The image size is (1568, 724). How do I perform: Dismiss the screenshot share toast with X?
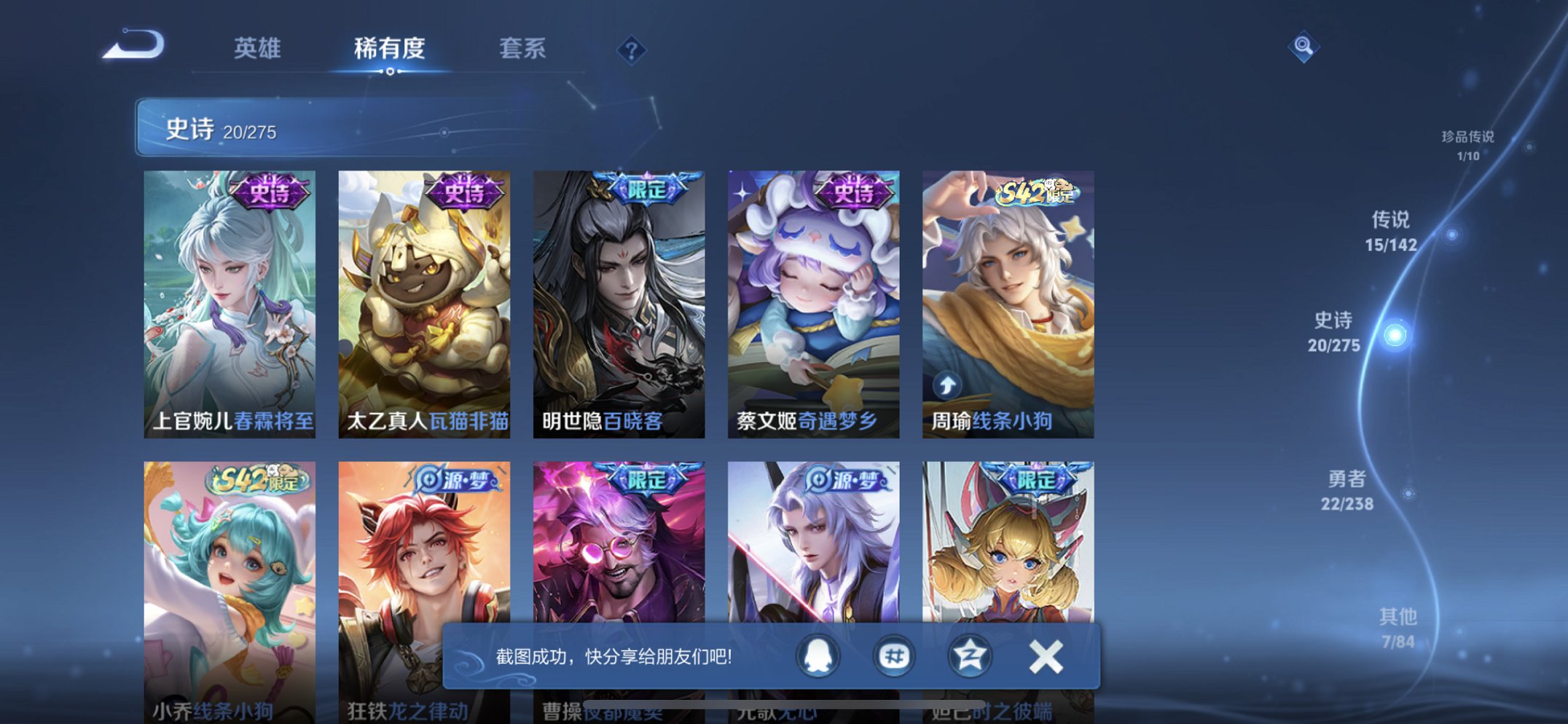(1045, 655)
